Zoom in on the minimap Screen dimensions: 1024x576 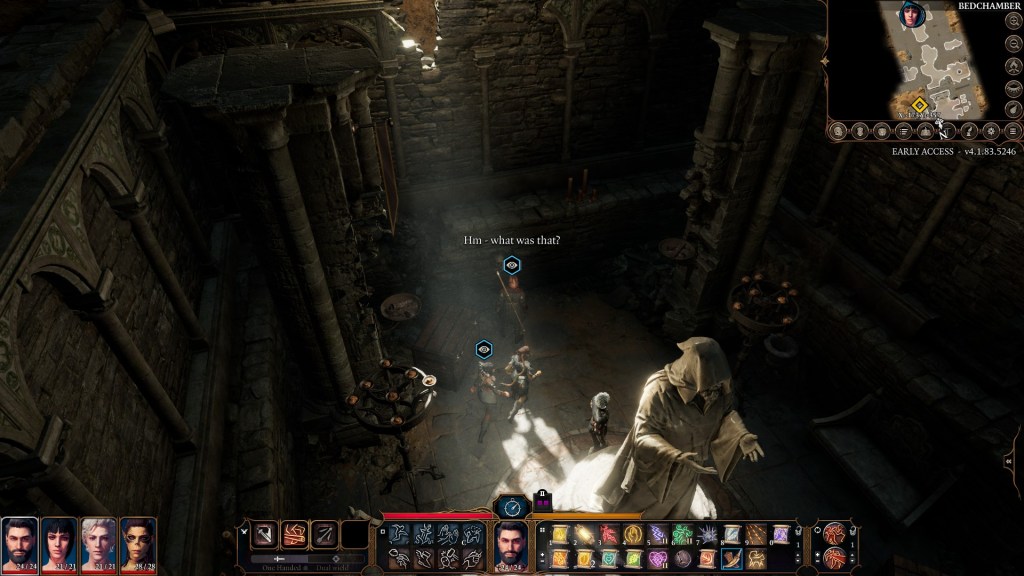[x=1013, y=20]
